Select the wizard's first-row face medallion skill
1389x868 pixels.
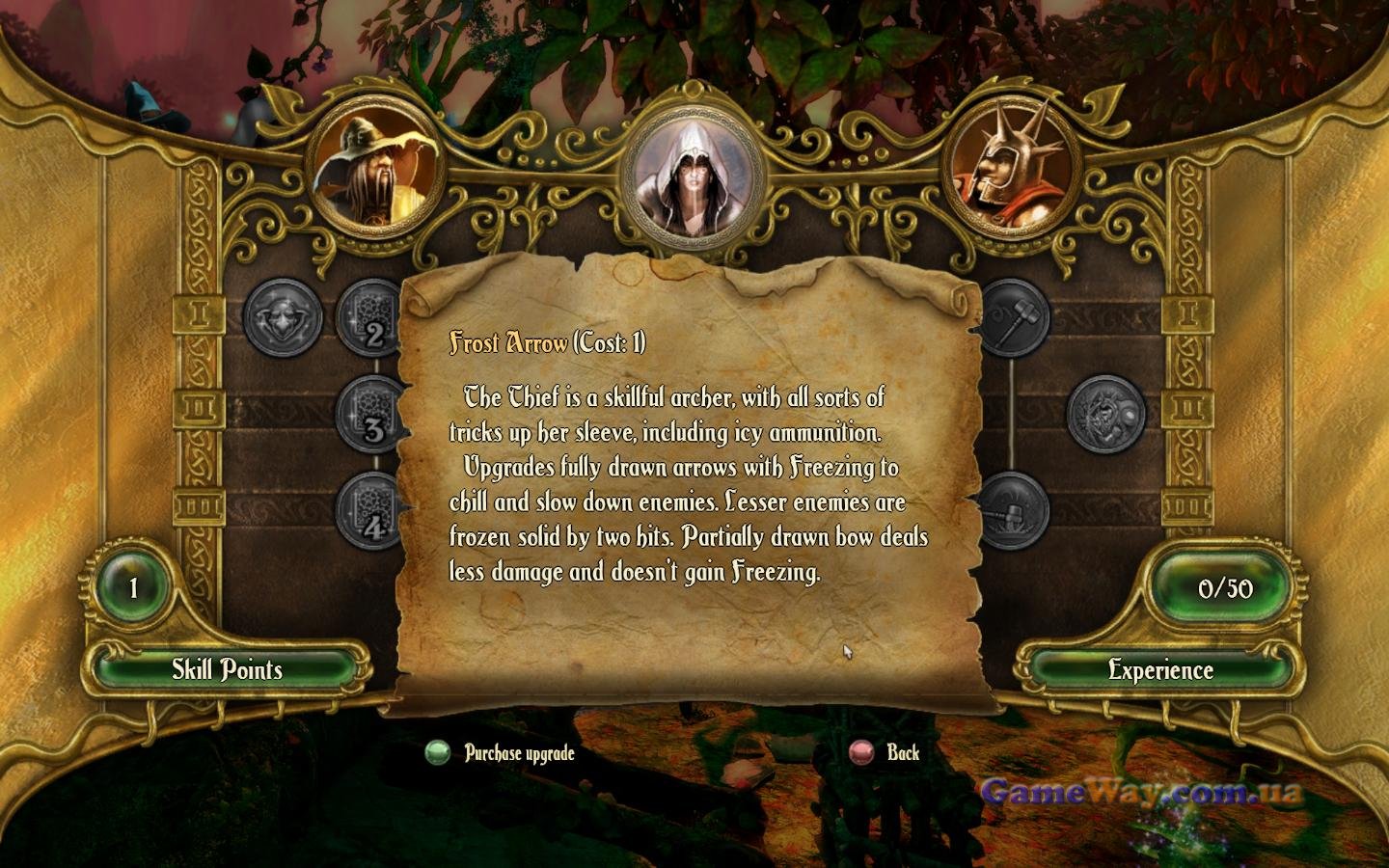coord(282,317)
